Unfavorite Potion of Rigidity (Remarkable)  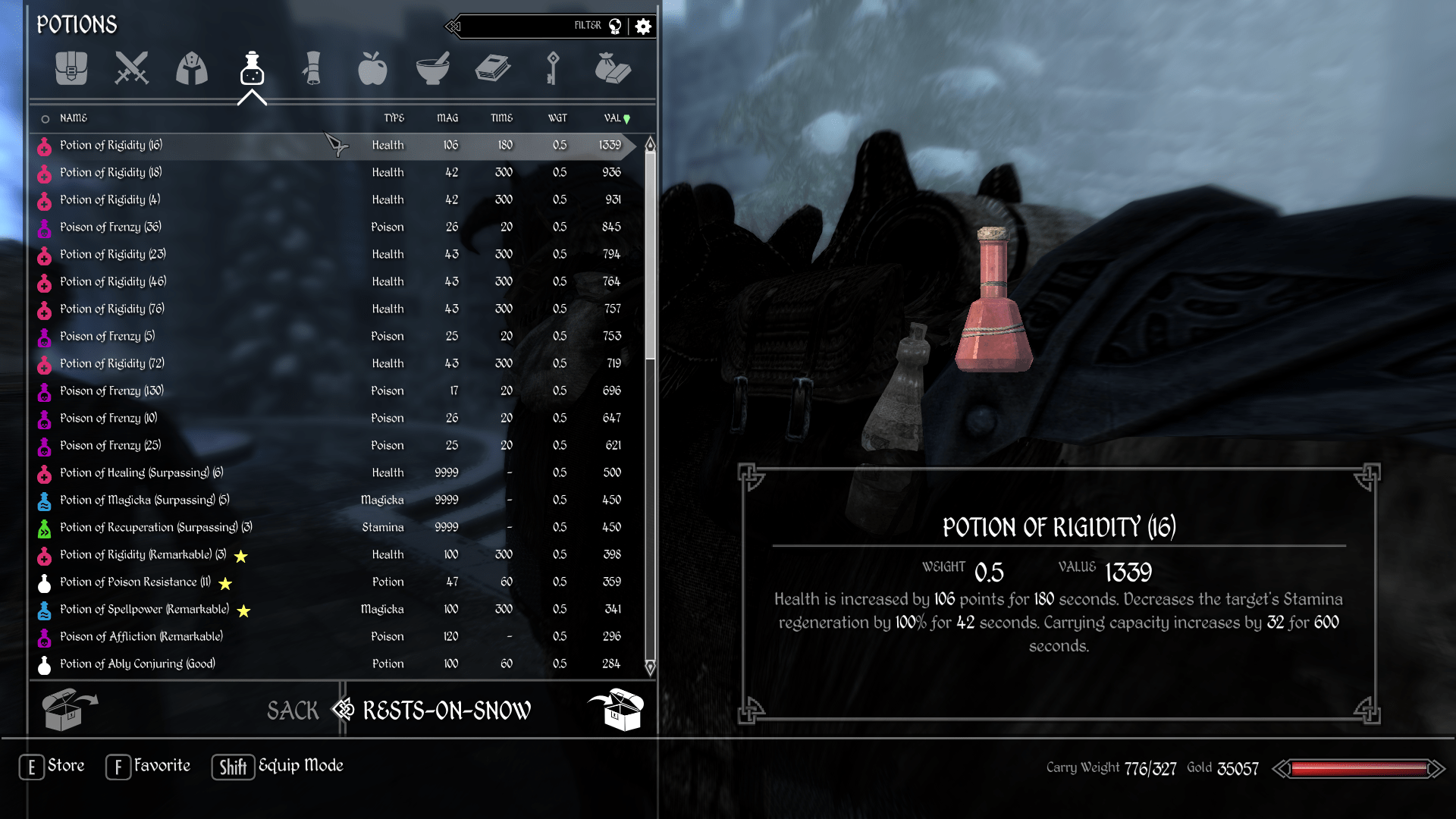[240, 556]
